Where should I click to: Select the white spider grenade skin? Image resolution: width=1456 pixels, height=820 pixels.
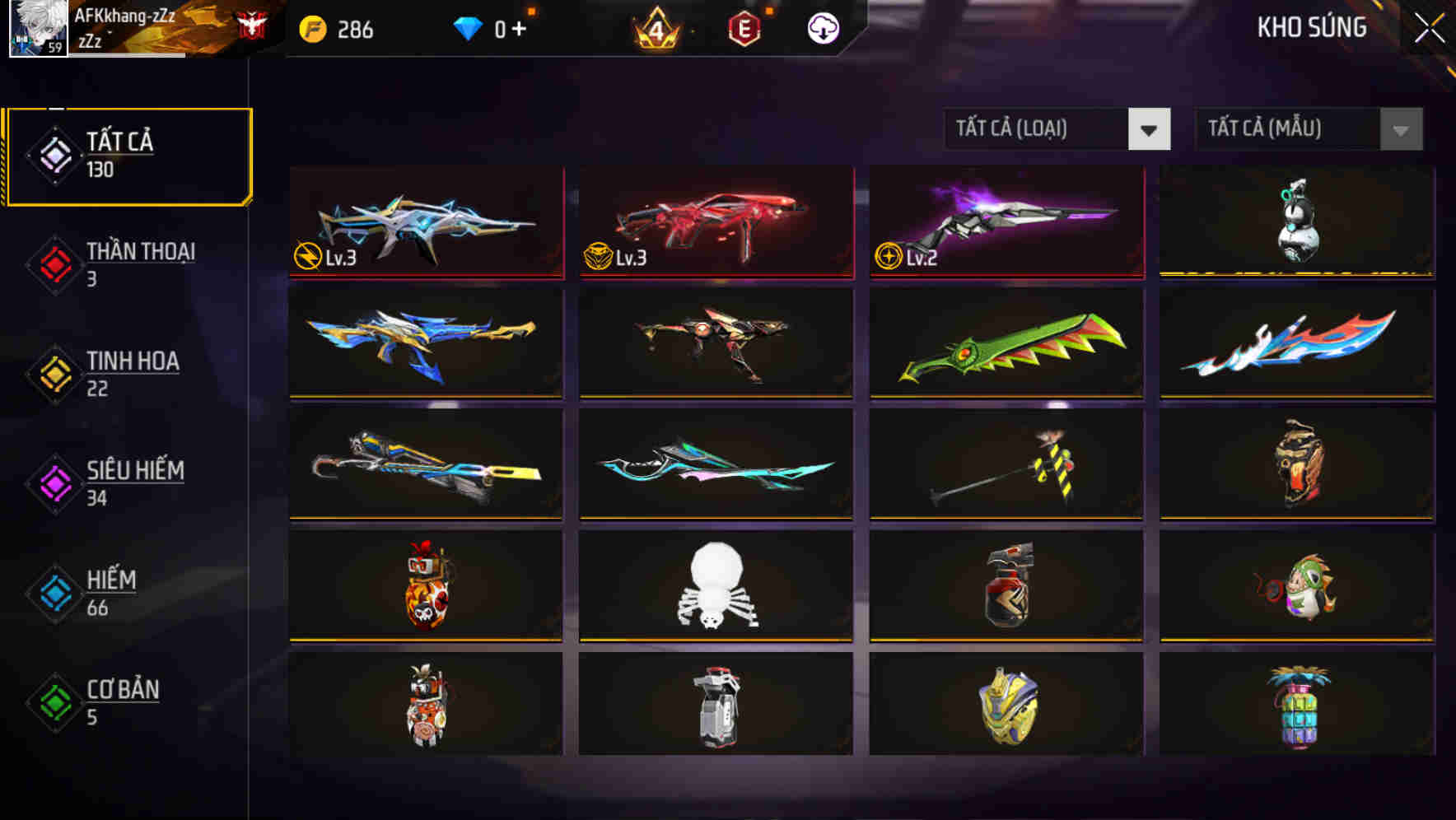(x=715, y=586)
